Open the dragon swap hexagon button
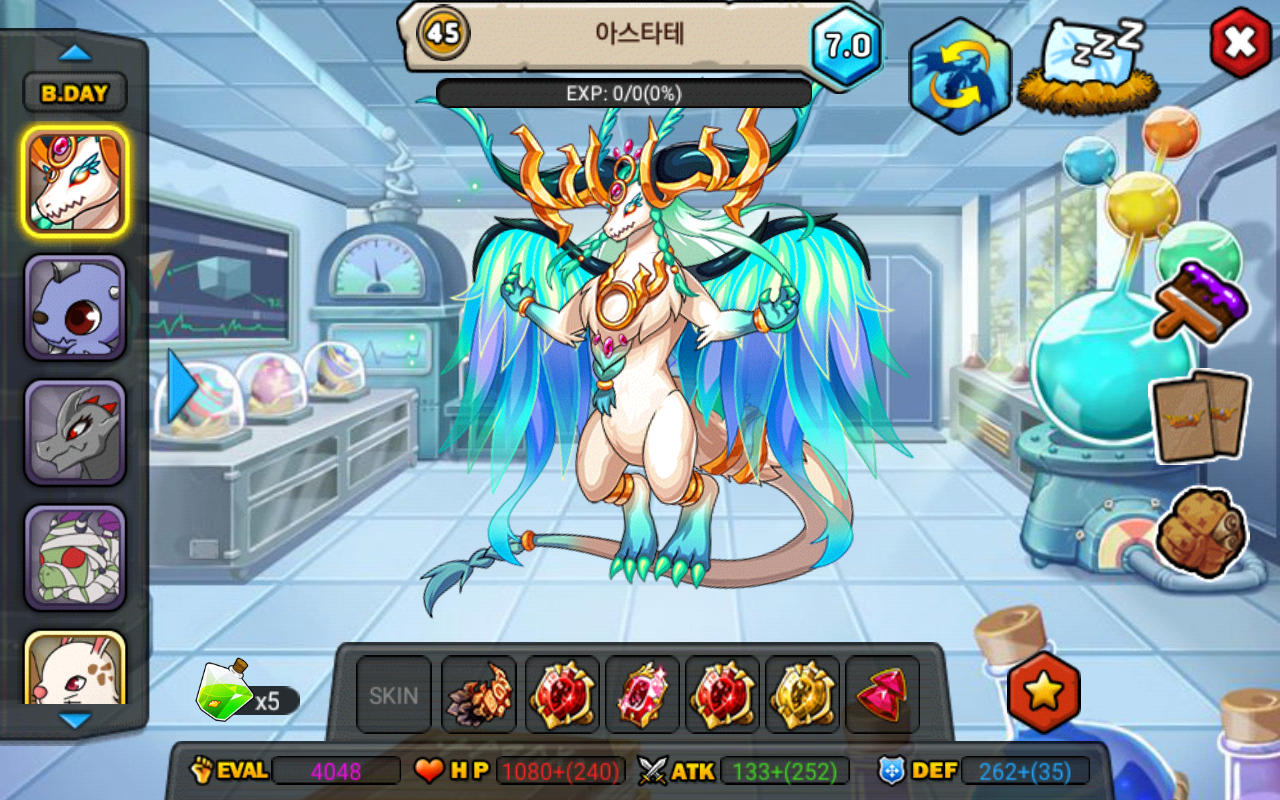This screenshot has height=800, width=1280. pos(959,77)
